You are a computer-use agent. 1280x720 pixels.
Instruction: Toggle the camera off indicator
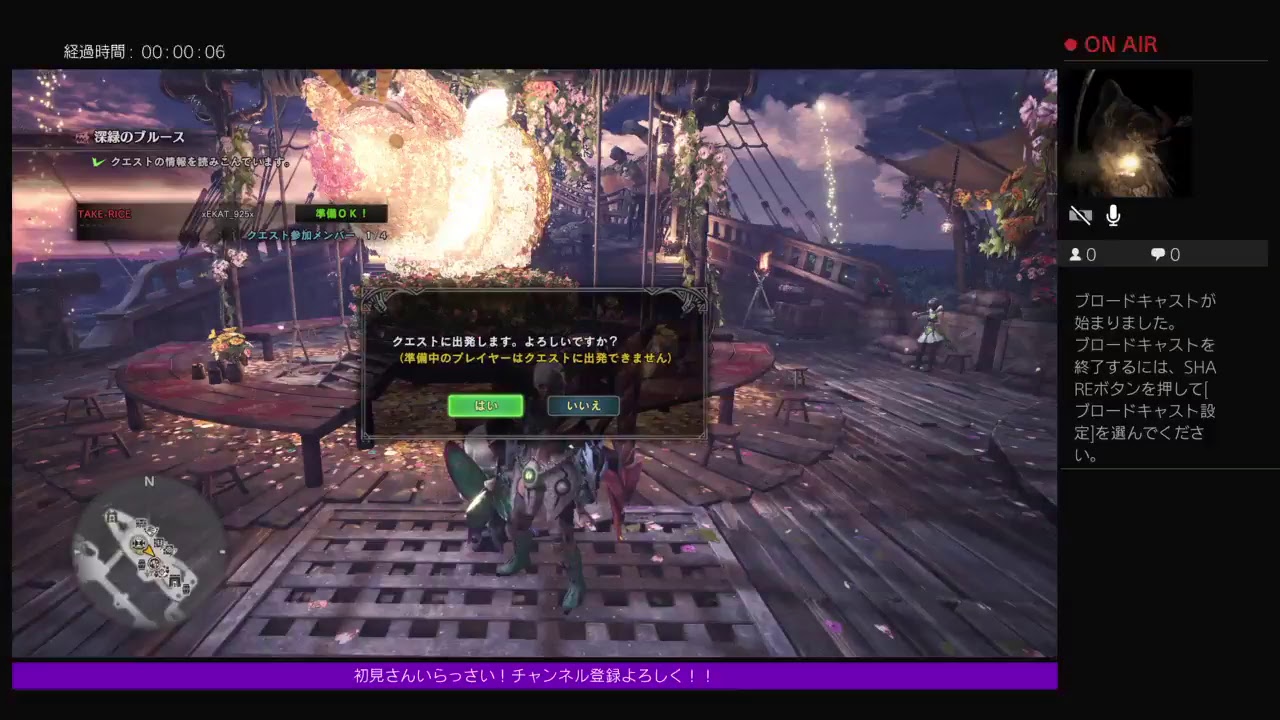1081,214
